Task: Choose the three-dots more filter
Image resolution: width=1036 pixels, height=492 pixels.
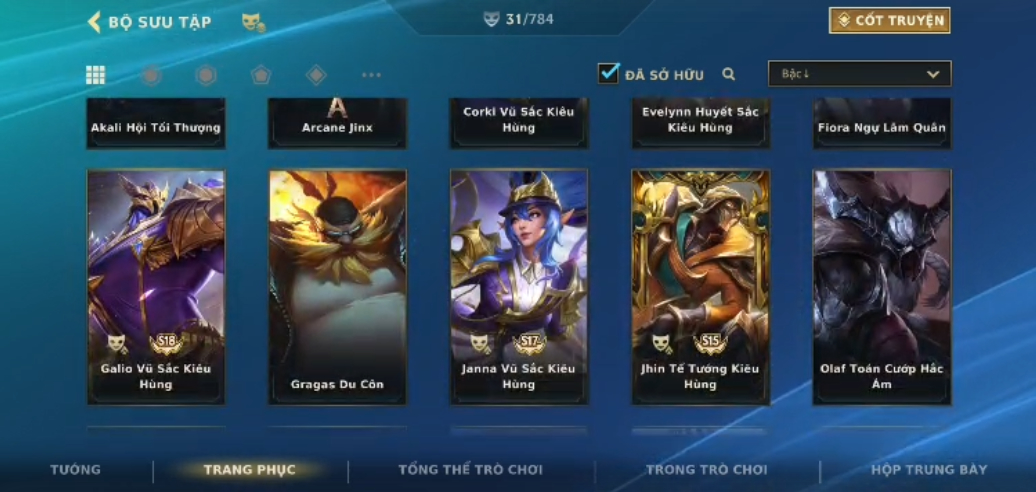Action: (371, 75)
